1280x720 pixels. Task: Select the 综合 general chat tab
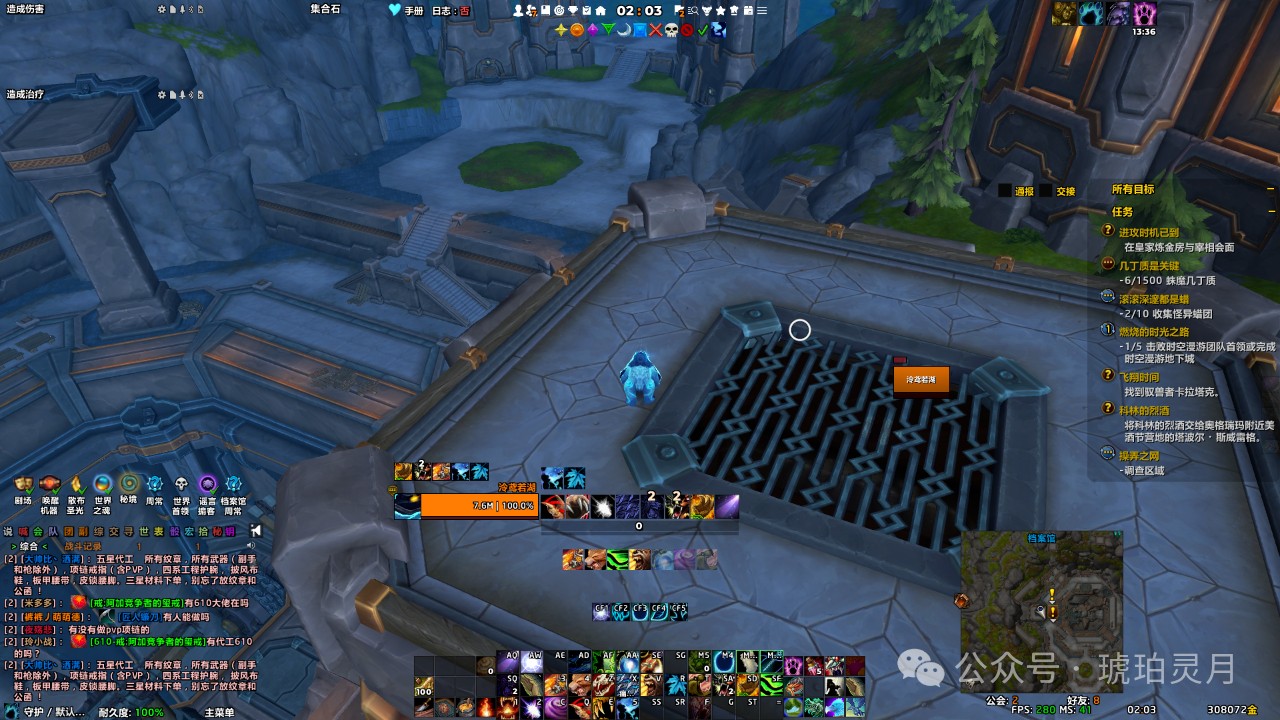pos(28,546)
